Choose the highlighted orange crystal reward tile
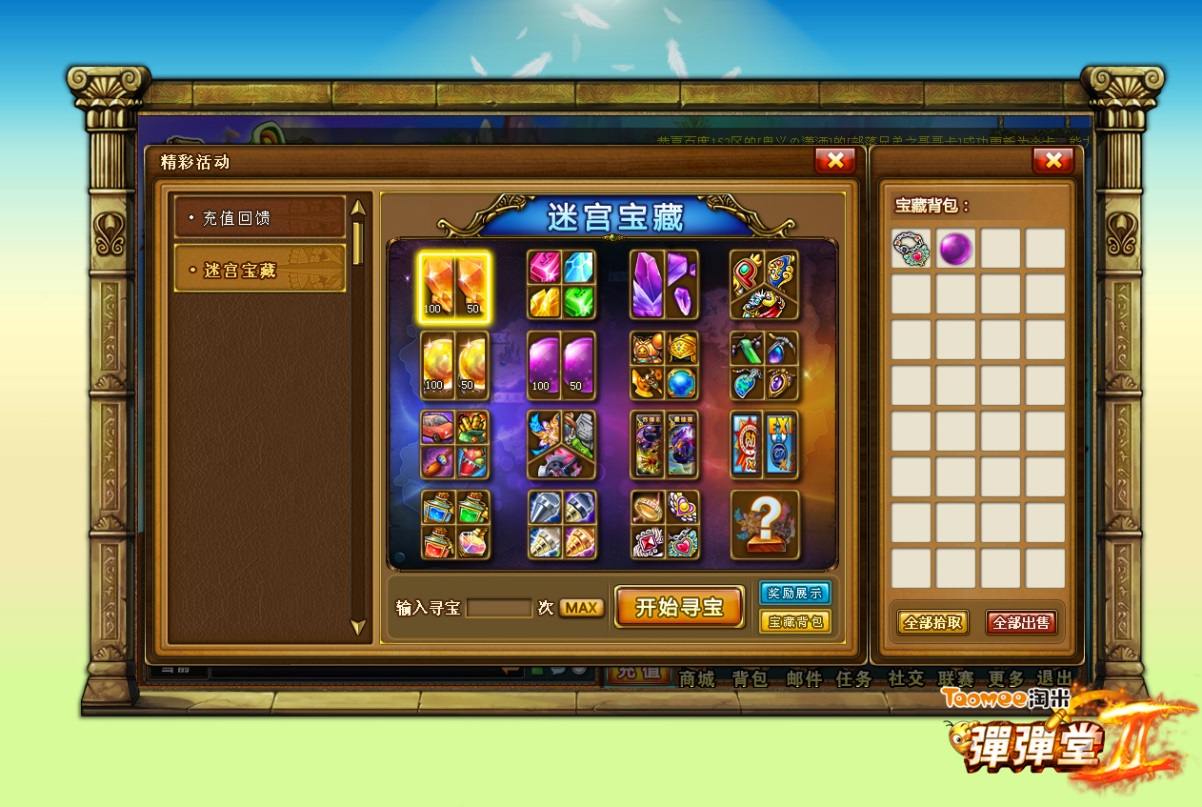The height and width of the screenshot is (807, 1202). [454, 287]
